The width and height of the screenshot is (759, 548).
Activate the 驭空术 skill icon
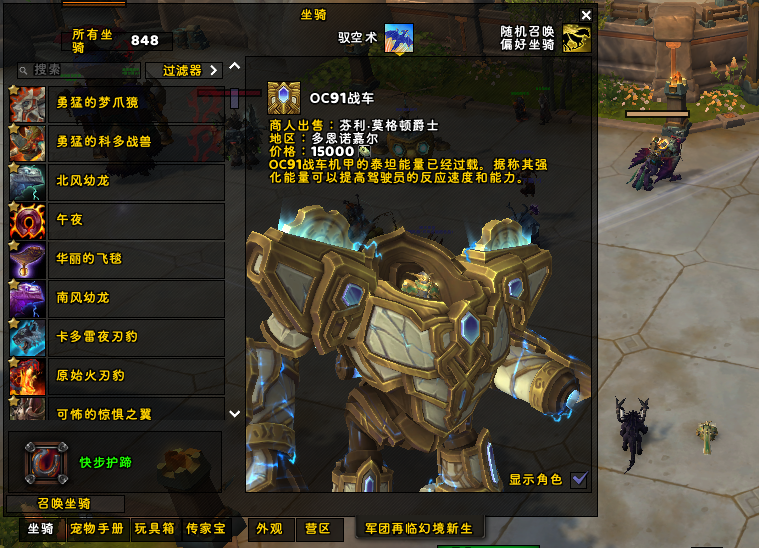coord(399,39)
